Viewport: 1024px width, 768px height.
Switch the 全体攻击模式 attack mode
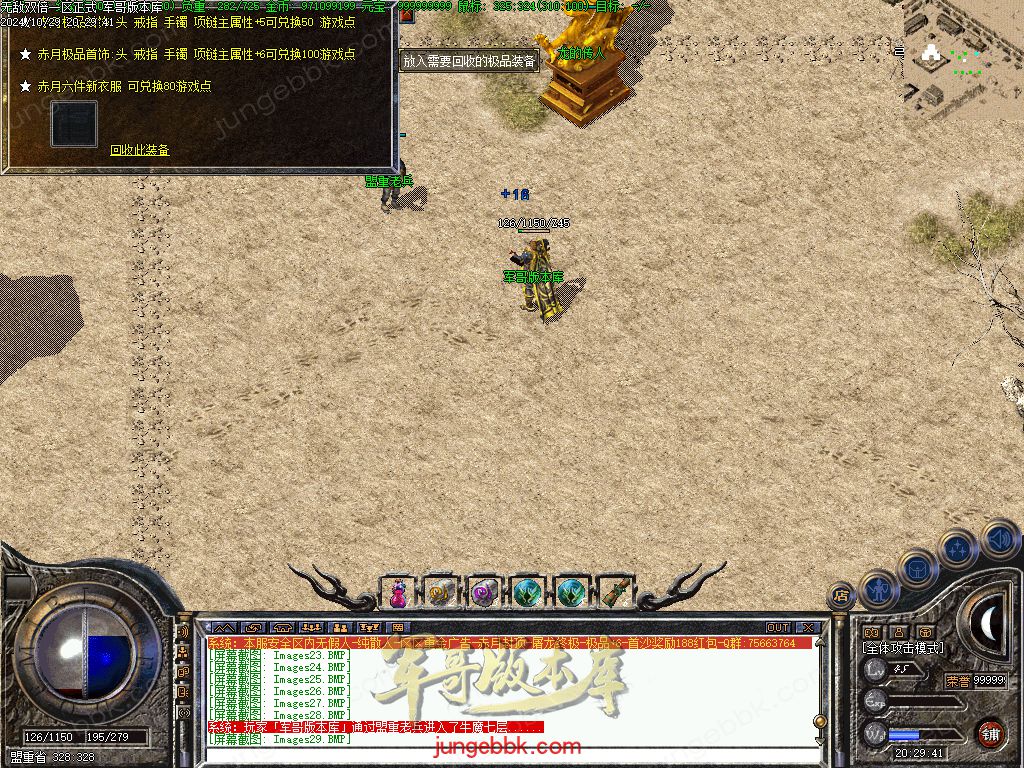coord(903,648)
